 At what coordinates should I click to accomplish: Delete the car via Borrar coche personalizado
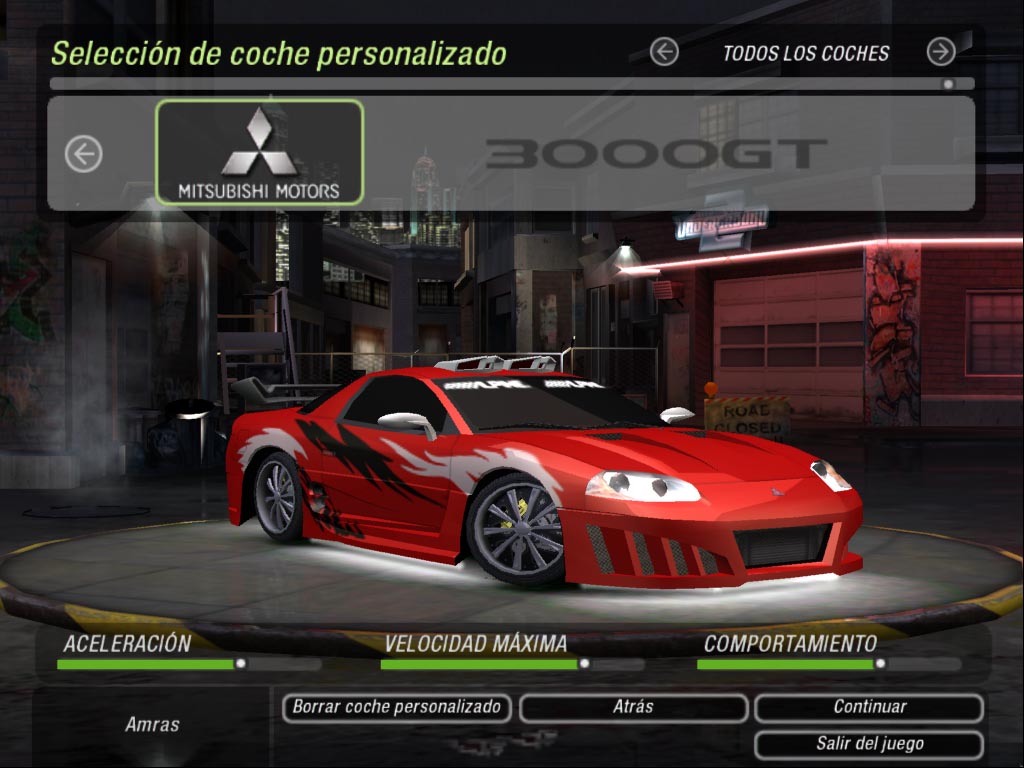[397, 708]
